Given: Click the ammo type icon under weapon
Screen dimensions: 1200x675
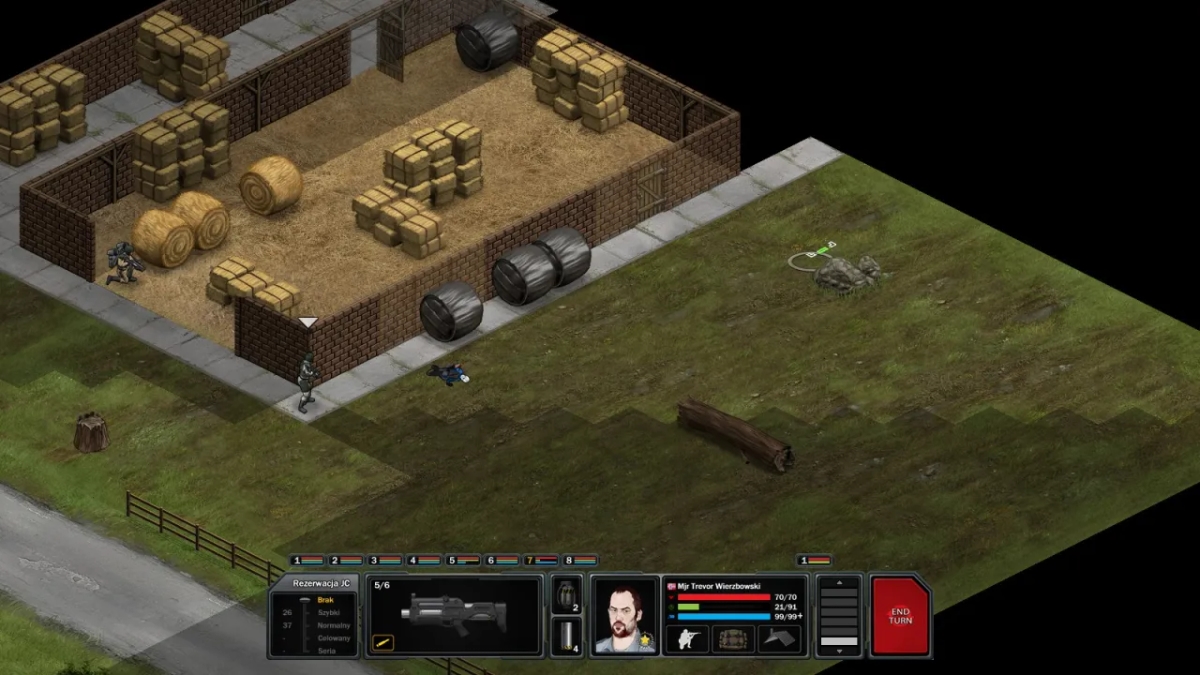Looking at the screenshot, I should (382, 643).
